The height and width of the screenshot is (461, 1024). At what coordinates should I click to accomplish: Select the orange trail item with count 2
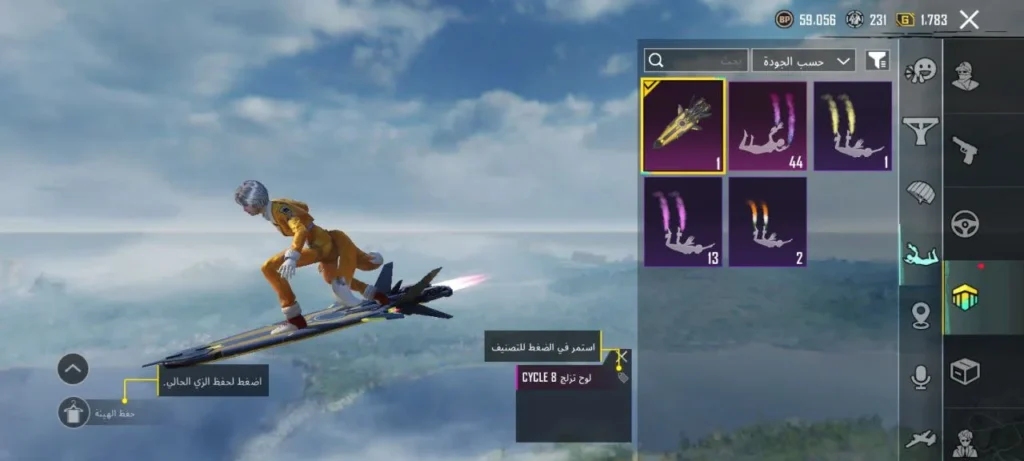pos(767,221)
